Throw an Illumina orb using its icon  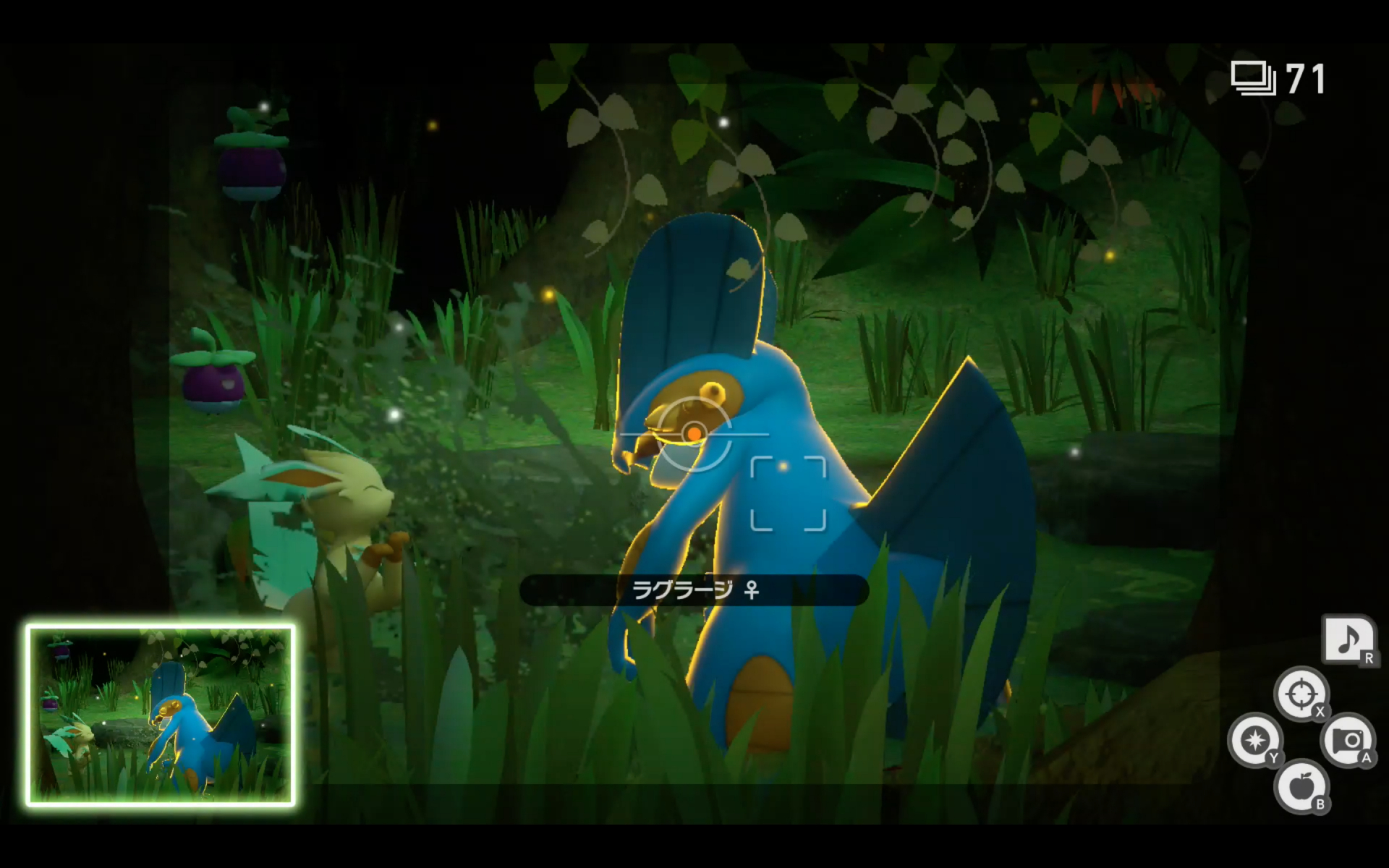click(1254, 741)
